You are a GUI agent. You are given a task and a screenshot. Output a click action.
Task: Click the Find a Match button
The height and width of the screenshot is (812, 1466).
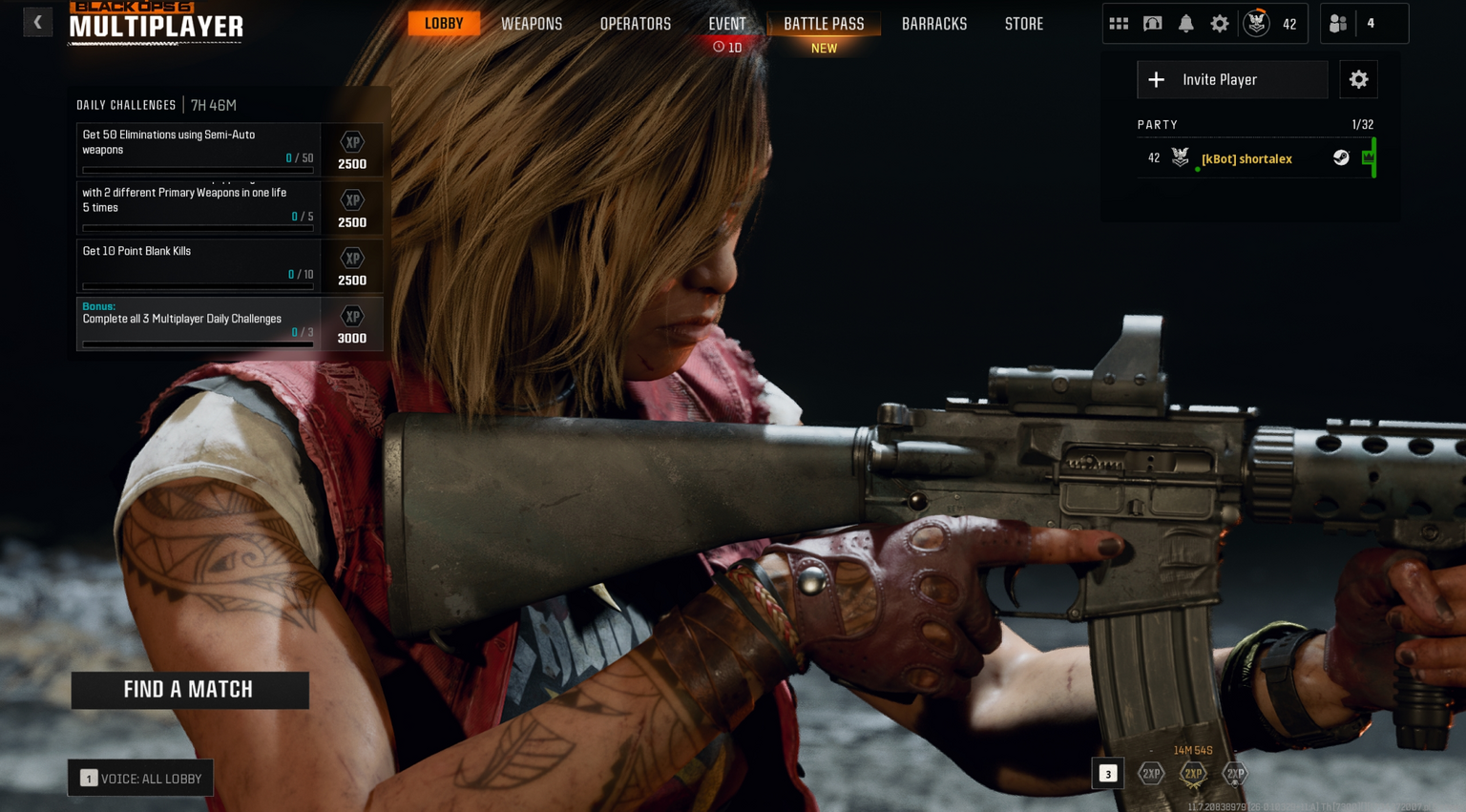pyautogui.click(x=189, y=690)
